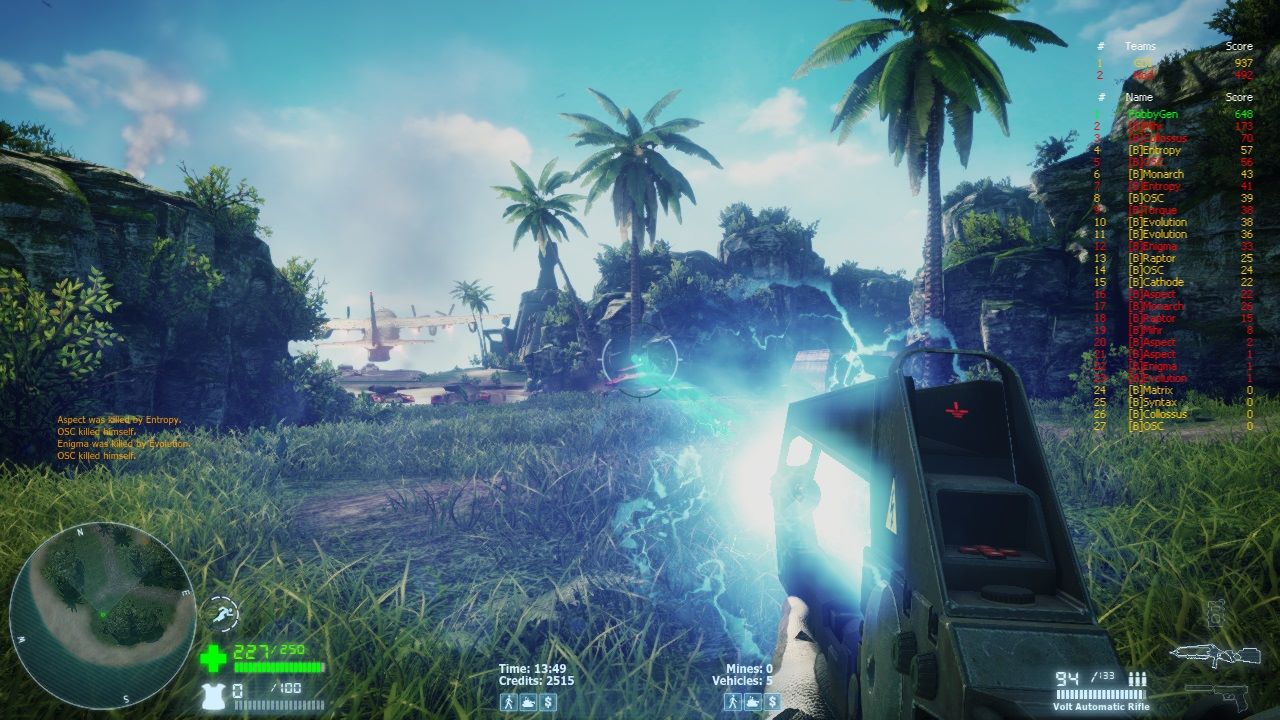The width and height of the screenshot is (1280, 720).
Task: Select BobbyGen in the scoreboard
Action: point(1152,114)
